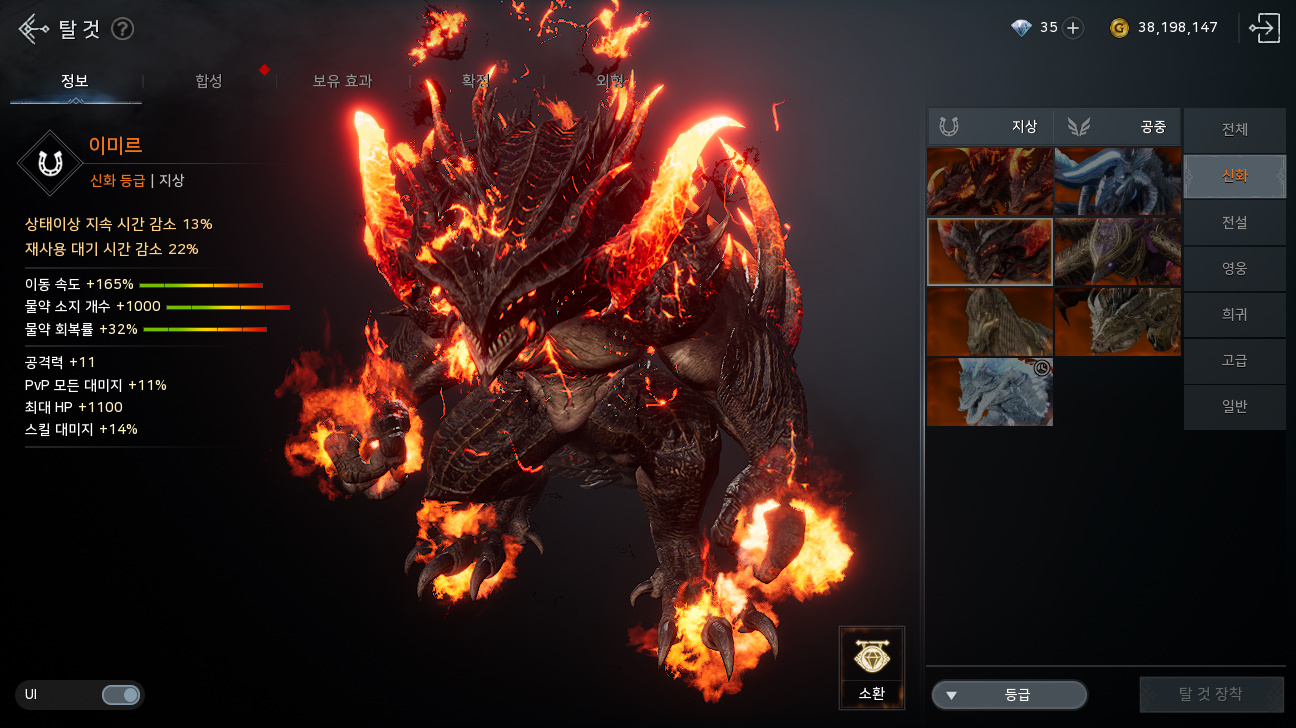This screenshot has height=728, width=1296.
Task: Show 공중 air mounts
Action: pyautogui.click(x=1118, y=127)
